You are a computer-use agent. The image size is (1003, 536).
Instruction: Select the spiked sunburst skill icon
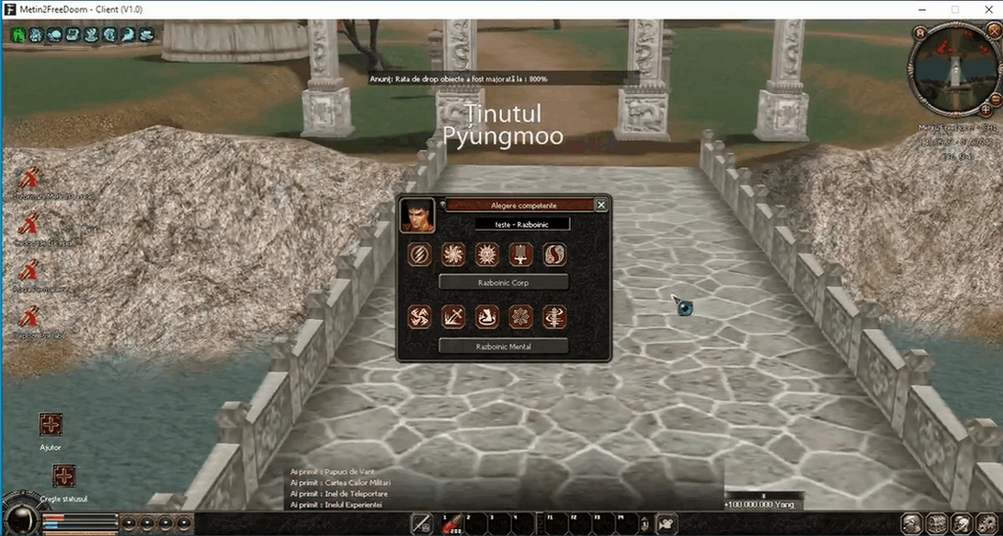tap(487, 255)
